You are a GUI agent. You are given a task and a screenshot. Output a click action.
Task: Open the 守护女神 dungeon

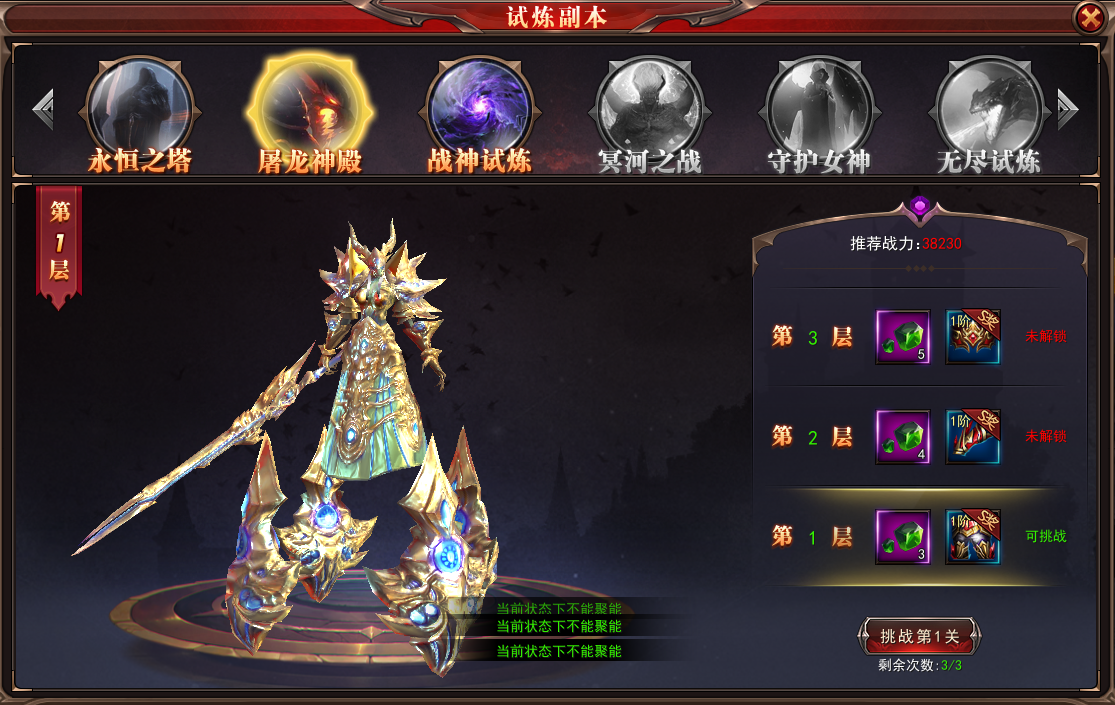(x=820, y=109)
